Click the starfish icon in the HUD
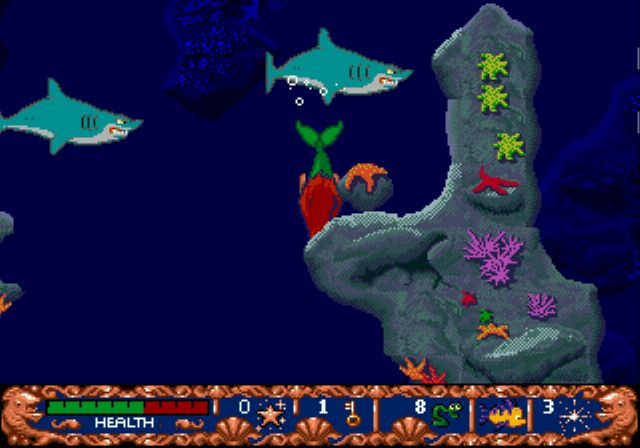The height and width of the screenshot is (448, 640). point(271,414)
